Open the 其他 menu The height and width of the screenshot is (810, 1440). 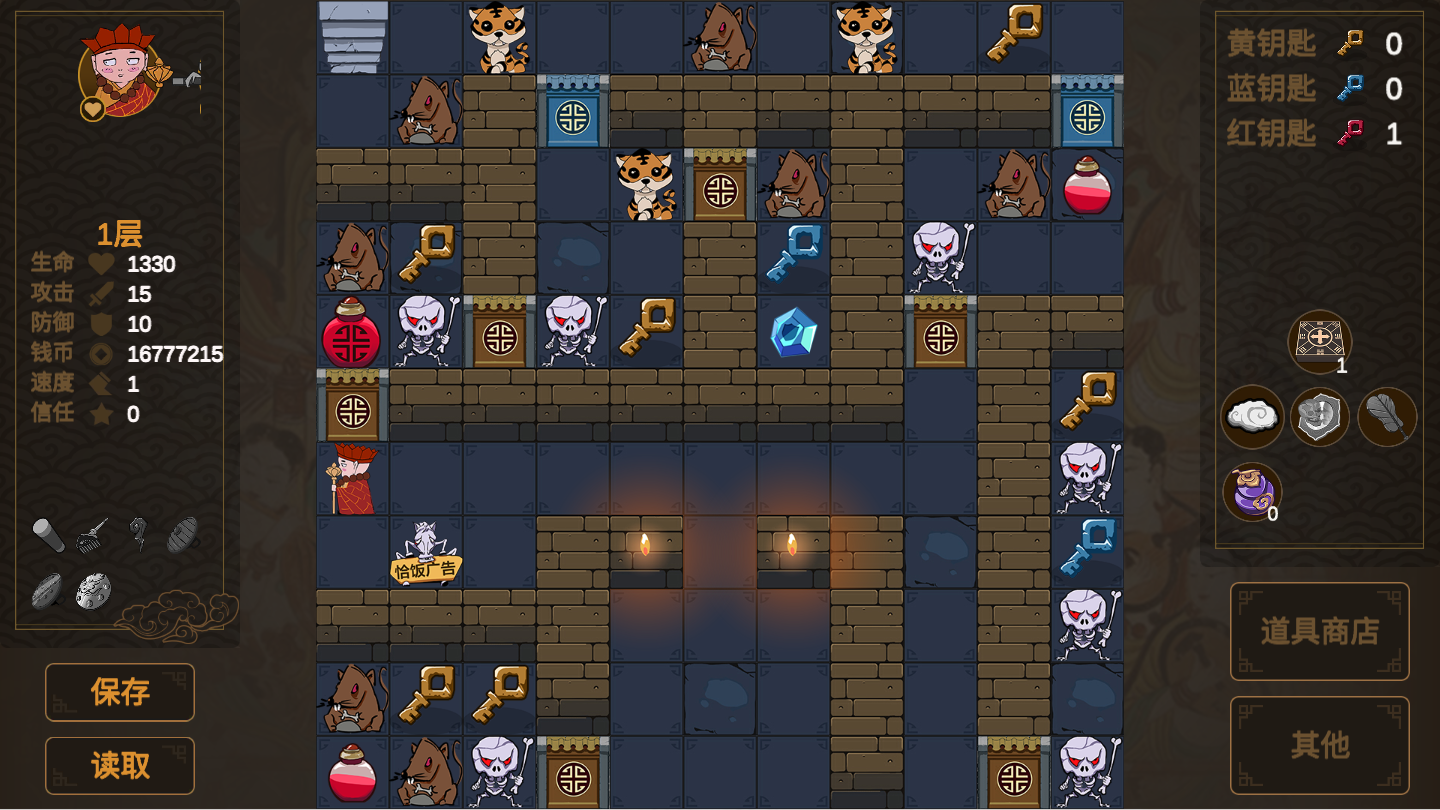[x=1319, y=745]
